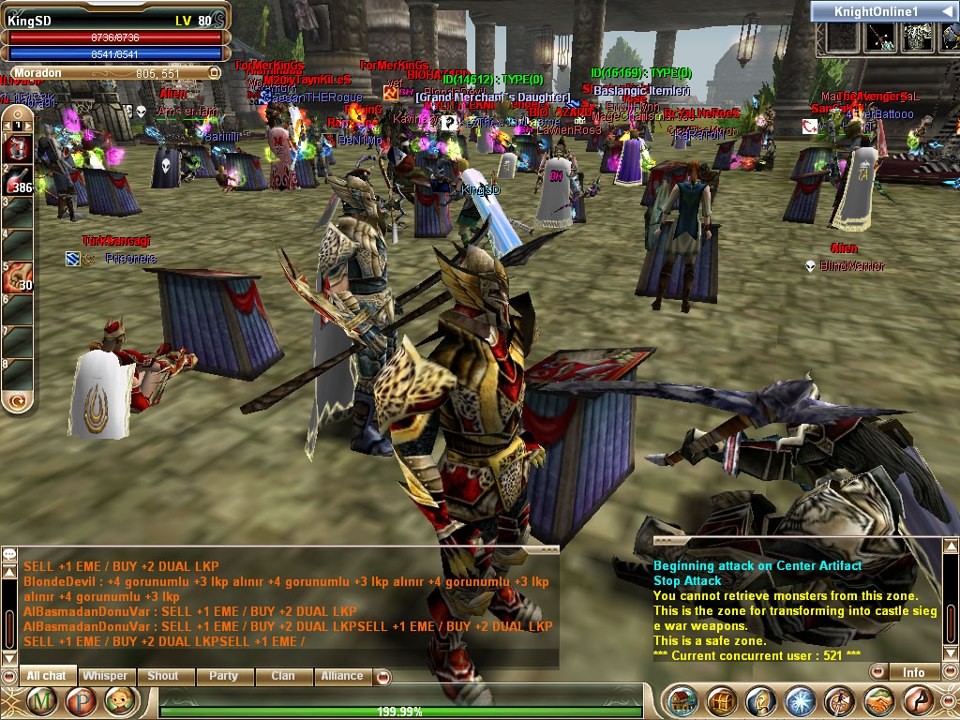Switch to the Party chat tab
Image resolution: width=960 pixels, height=720 pixels.
[223, 676]
